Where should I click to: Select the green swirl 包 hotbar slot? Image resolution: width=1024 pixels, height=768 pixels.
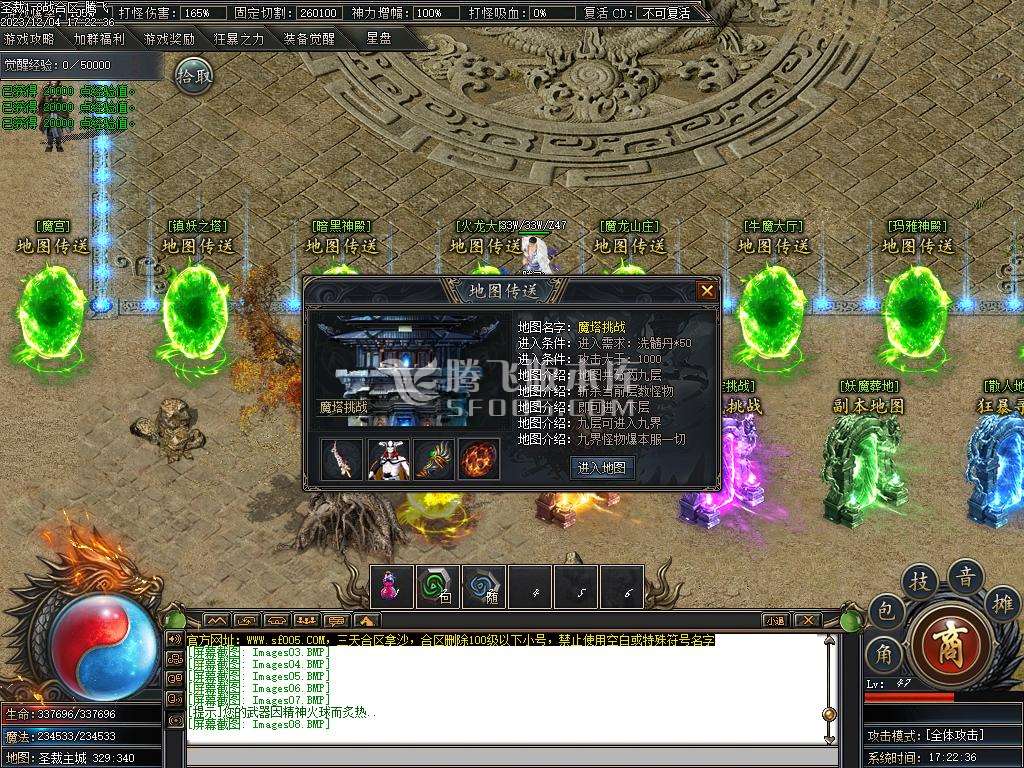click(438, 587)
